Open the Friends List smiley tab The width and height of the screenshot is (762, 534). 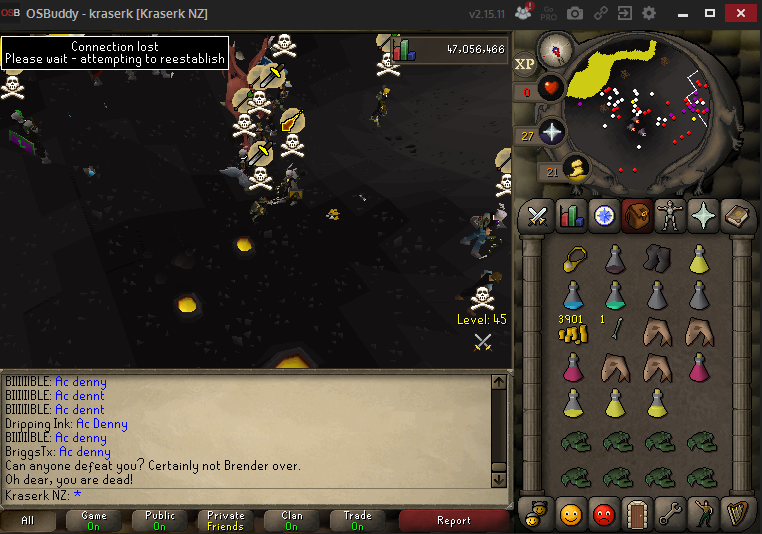coord(571,514)
